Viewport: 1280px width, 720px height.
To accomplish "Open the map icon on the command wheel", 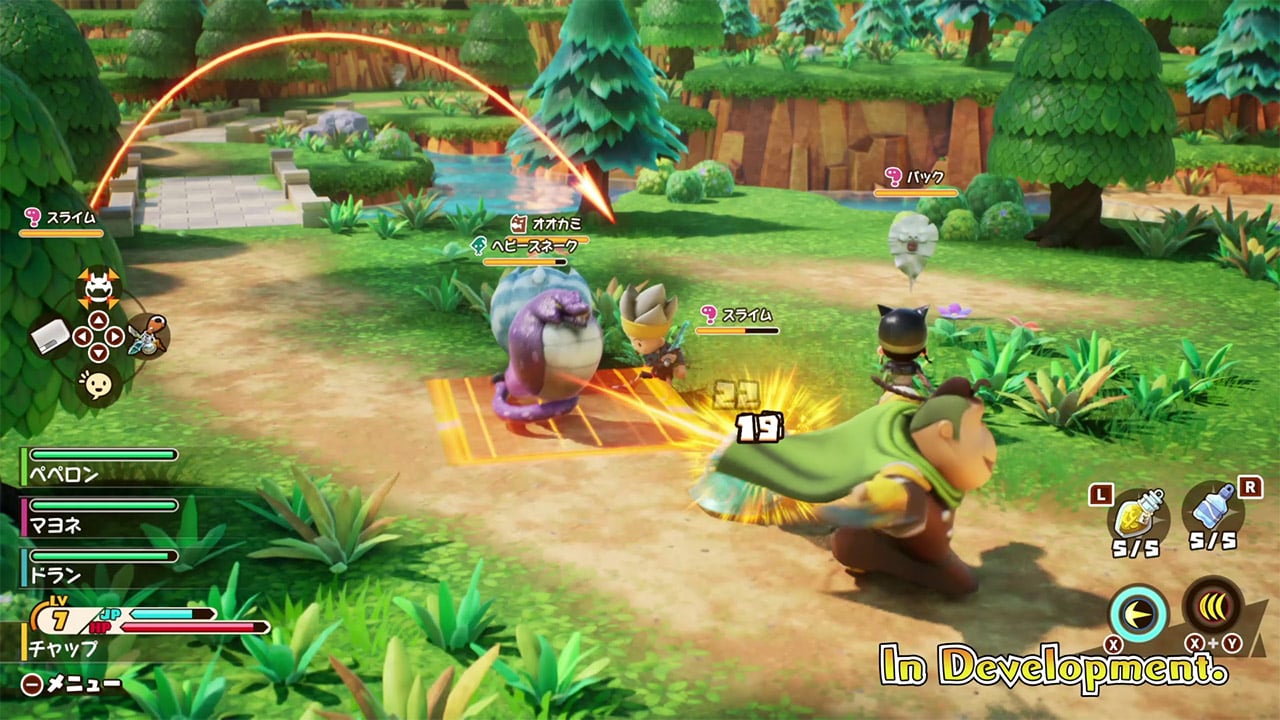I will pyautogui.click(x=50, y=335).
